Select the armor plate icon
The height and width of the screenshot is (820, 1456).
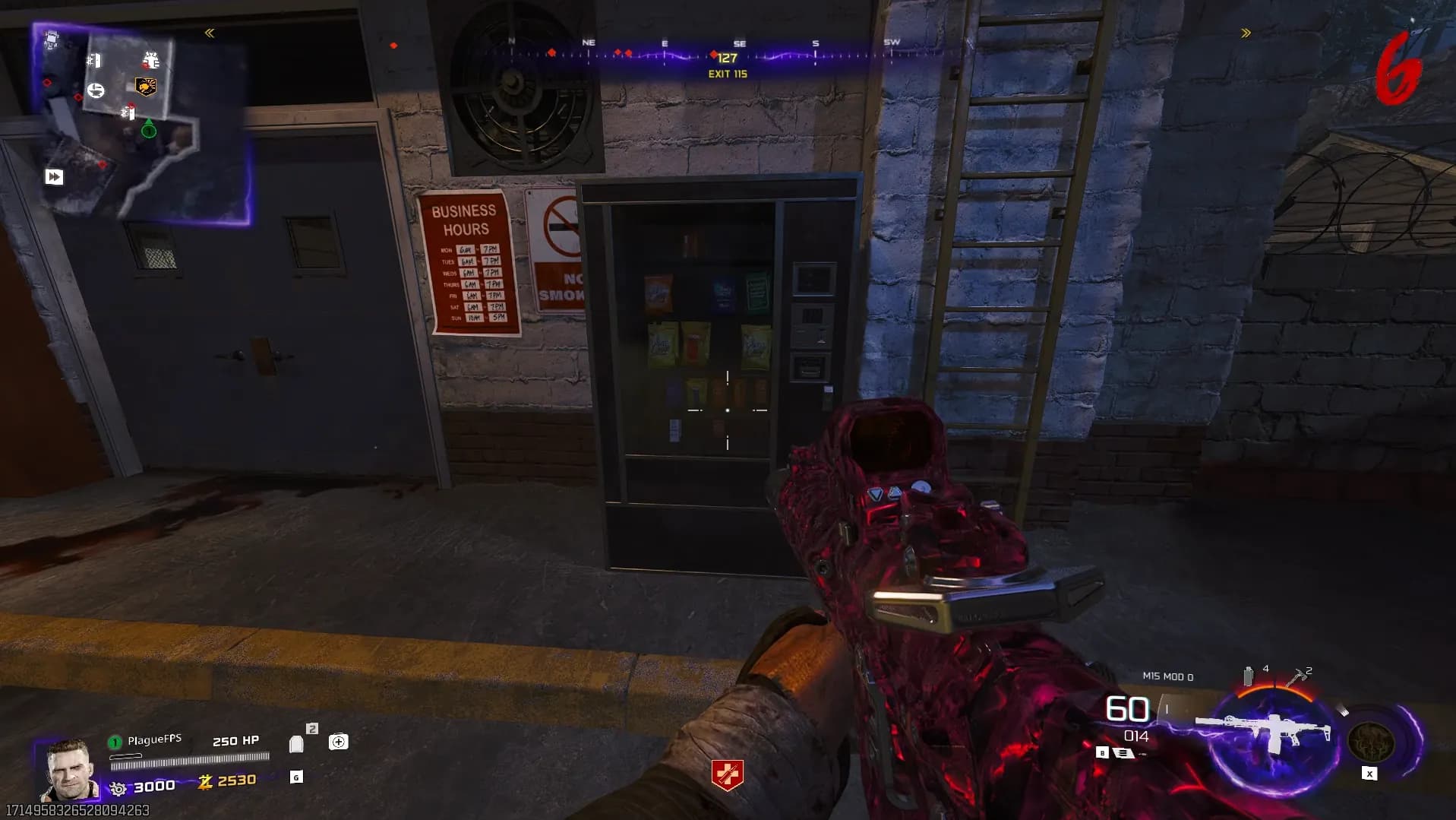[297, 744]
